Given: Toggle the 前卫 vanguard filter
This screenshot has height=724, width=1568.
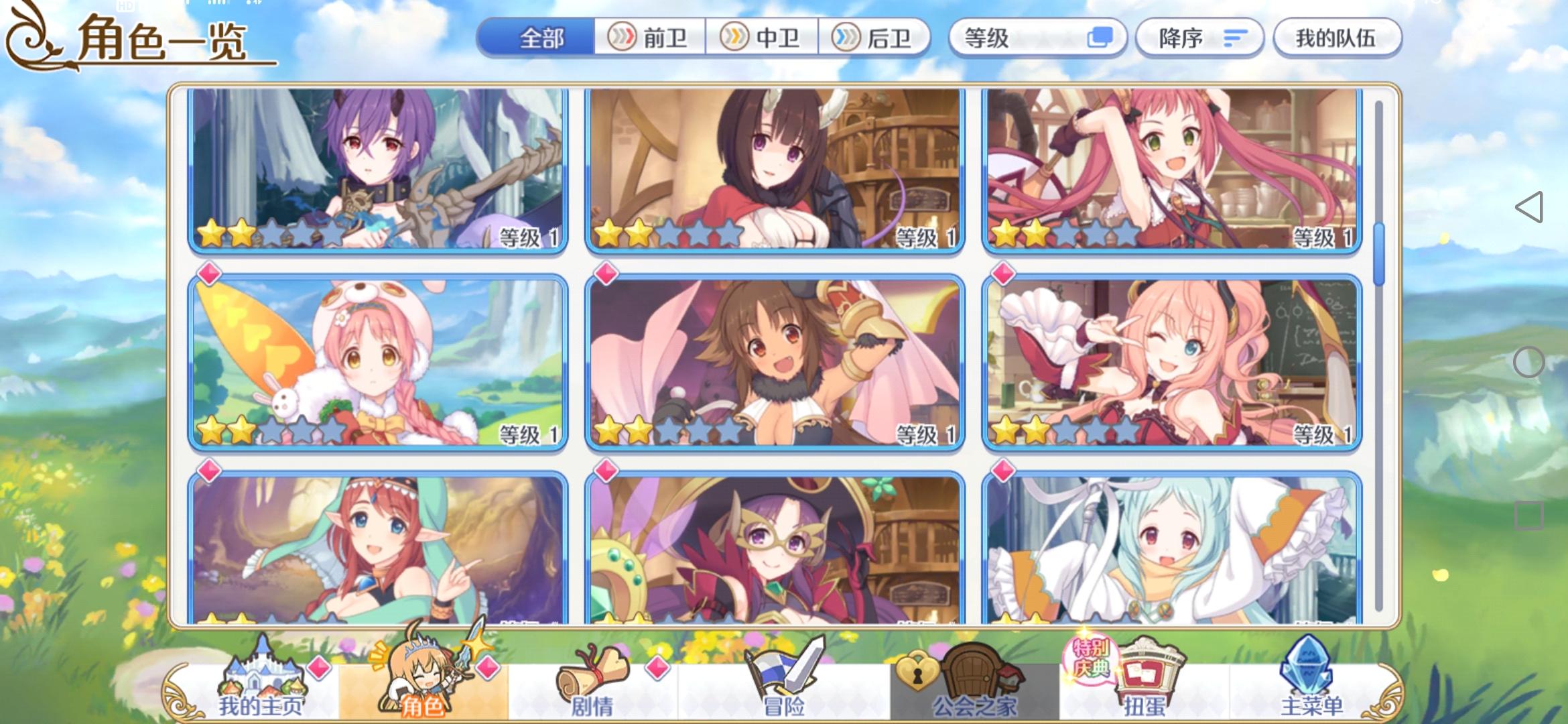Looking at the screenshot, I should click(650, 38).
